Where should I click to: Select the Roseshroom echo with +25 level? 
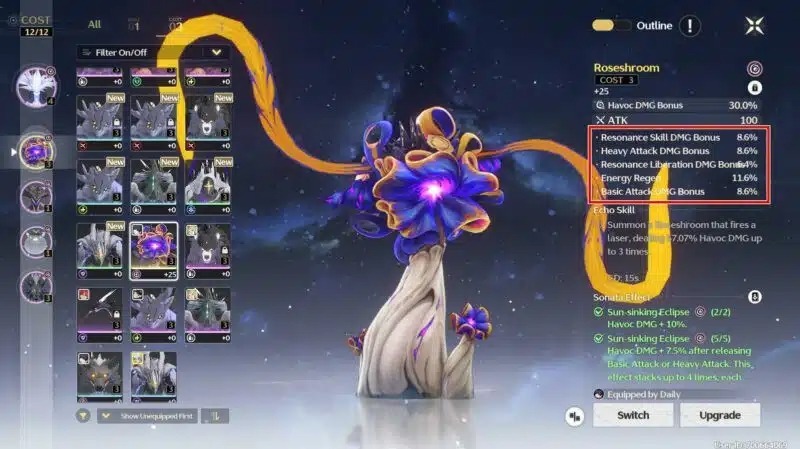153,249
